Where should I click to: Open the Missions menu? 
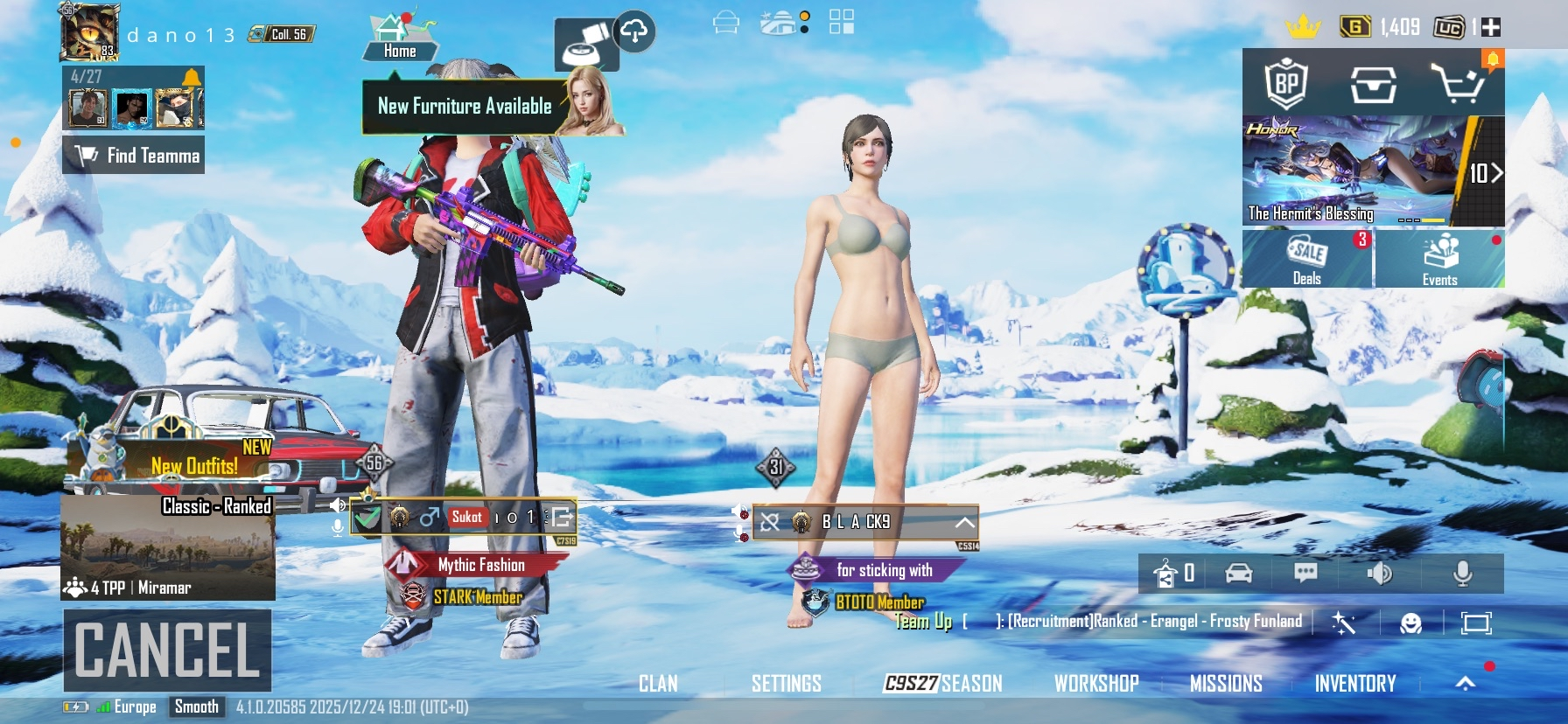(x=1226, y=684)
